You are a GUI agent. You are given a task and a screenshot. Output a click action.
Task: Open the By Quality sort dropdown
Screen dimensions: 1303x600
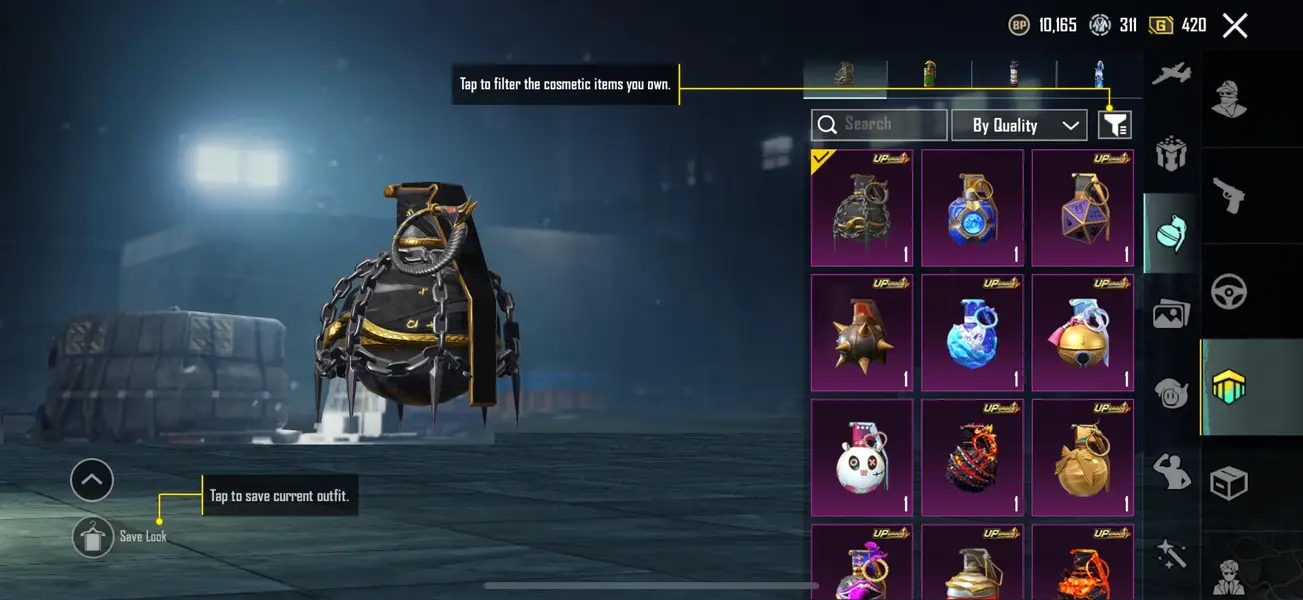tap(1018, 125)
